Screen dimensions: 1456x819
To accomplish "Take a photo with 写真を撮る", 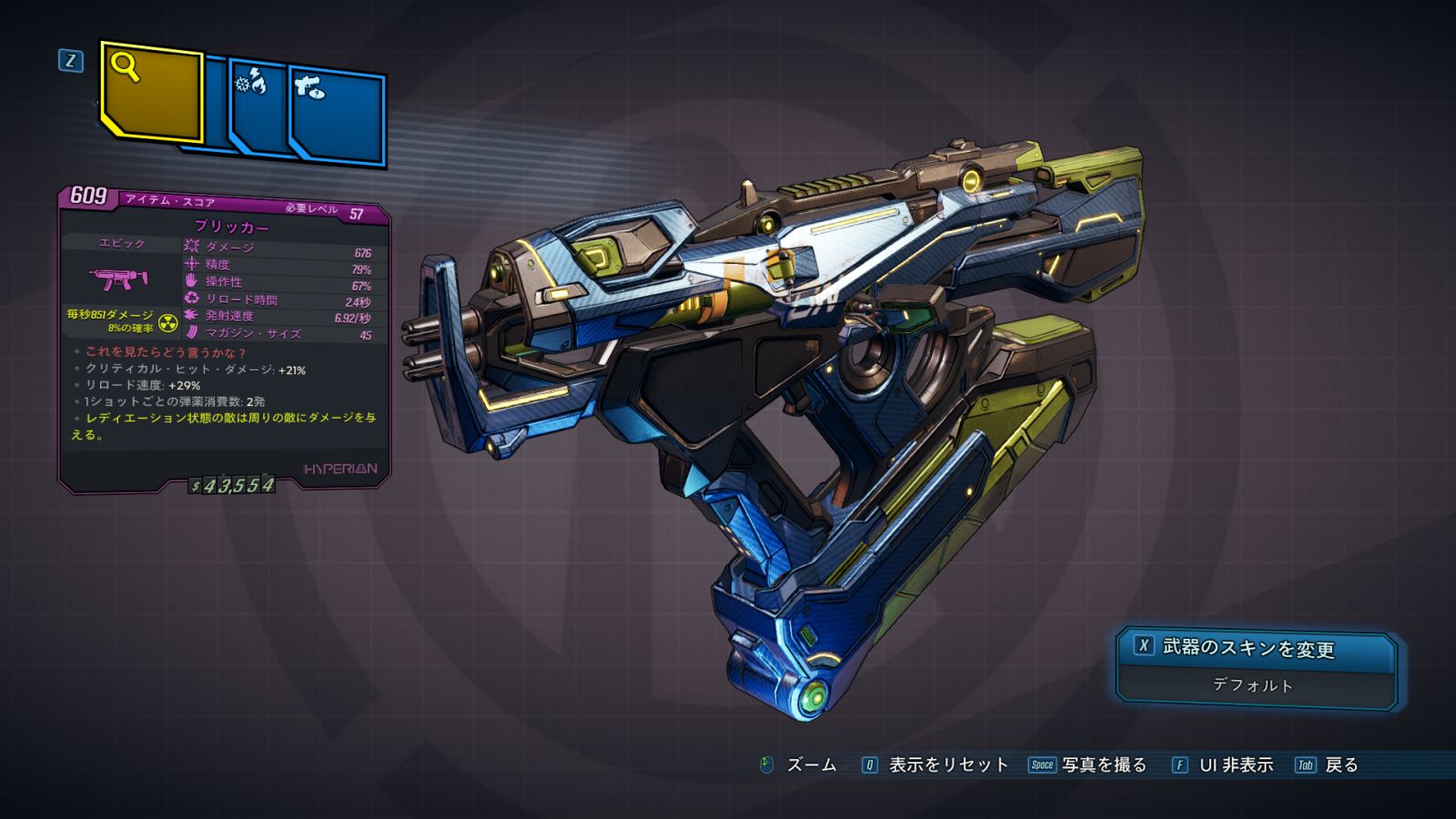I will pos(1088,765).
